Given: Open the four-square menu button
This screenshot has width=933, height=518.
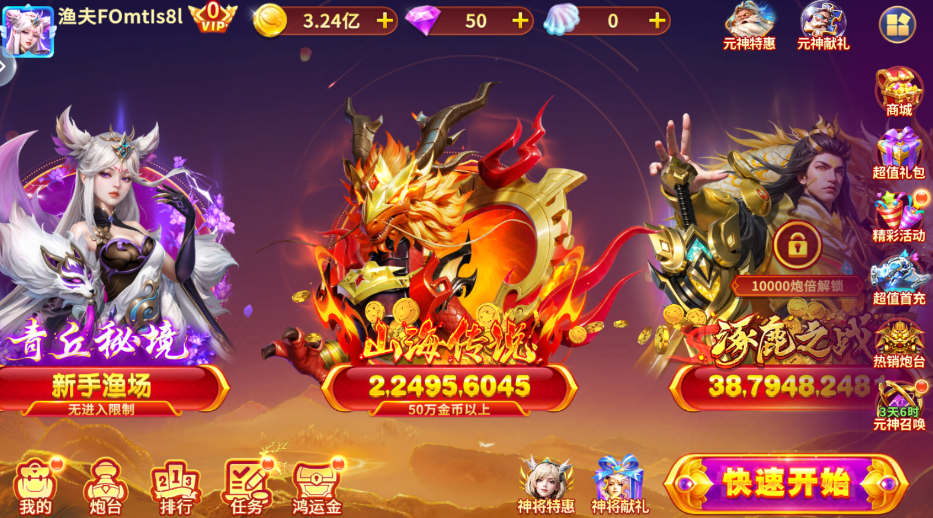Looking at the screenshot, I should [896, 24].
